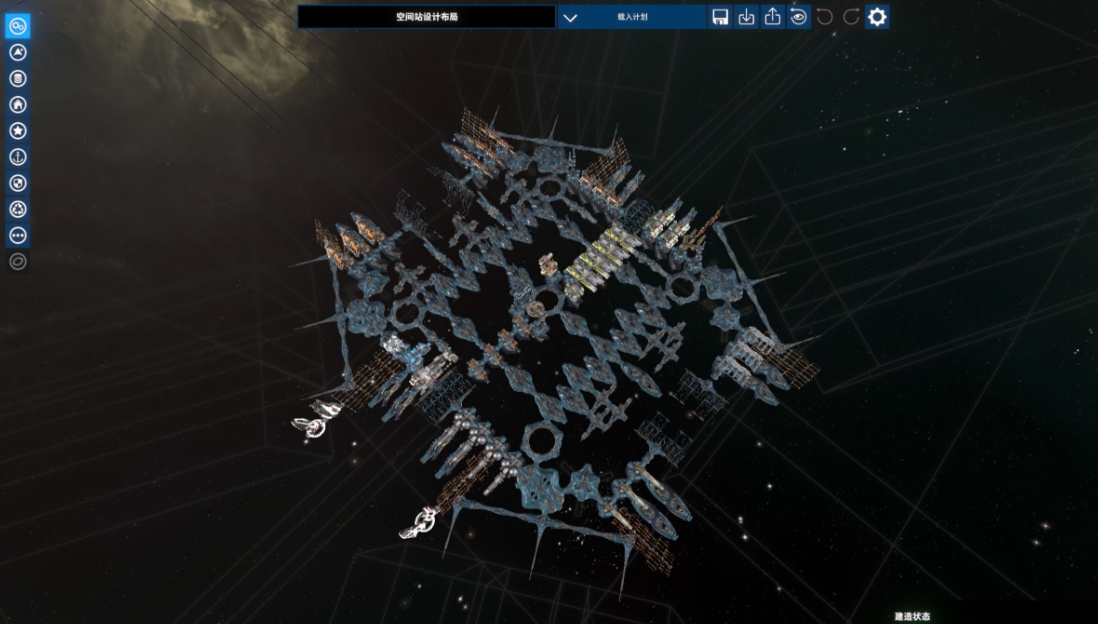The height and width of the screenshot is (624, 1098).
Task: Toggle the eye view reset icon
Action: point(798,17)
